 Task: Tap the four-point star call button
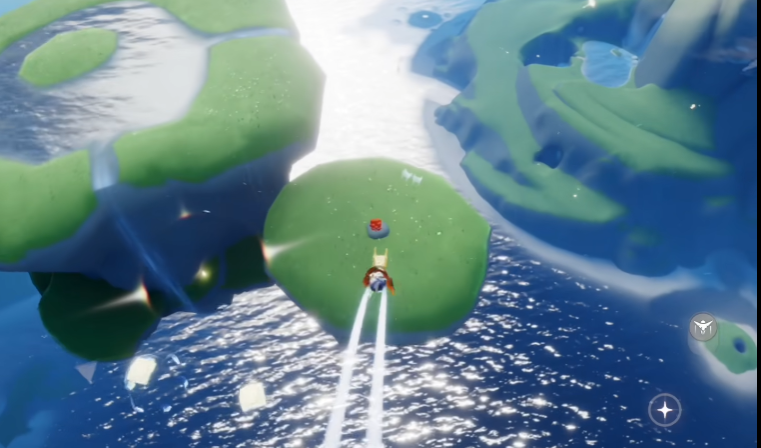[664, 409]
